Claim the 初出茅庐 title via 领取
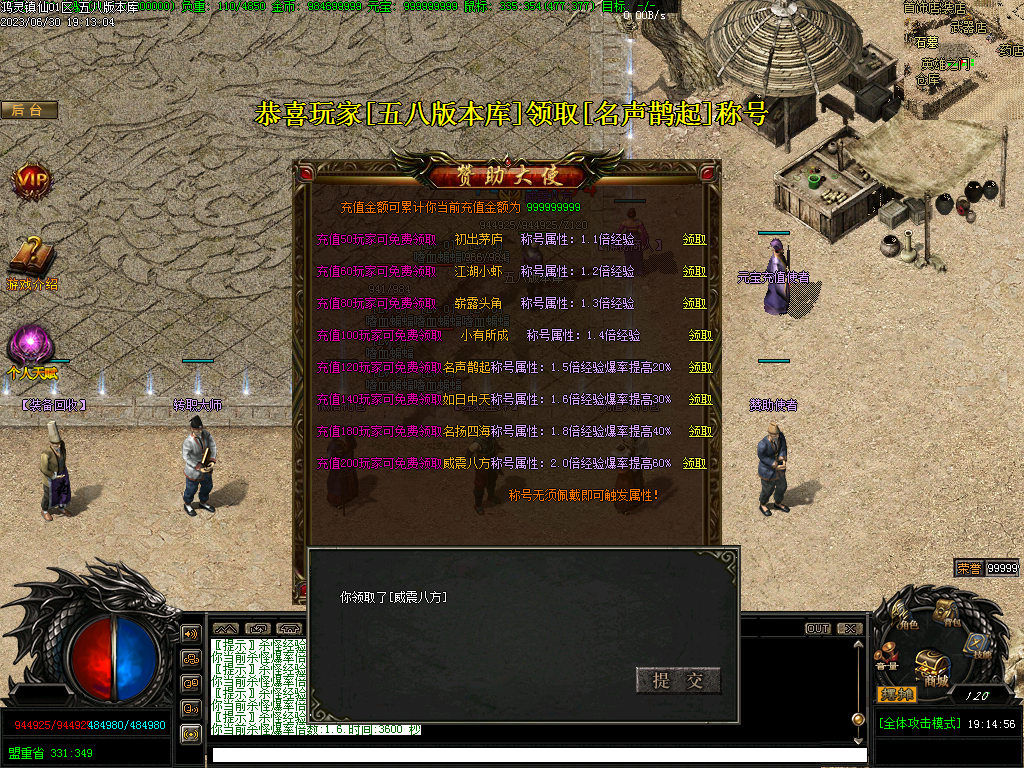1024x768 pixels. click(x=694, y=240)
